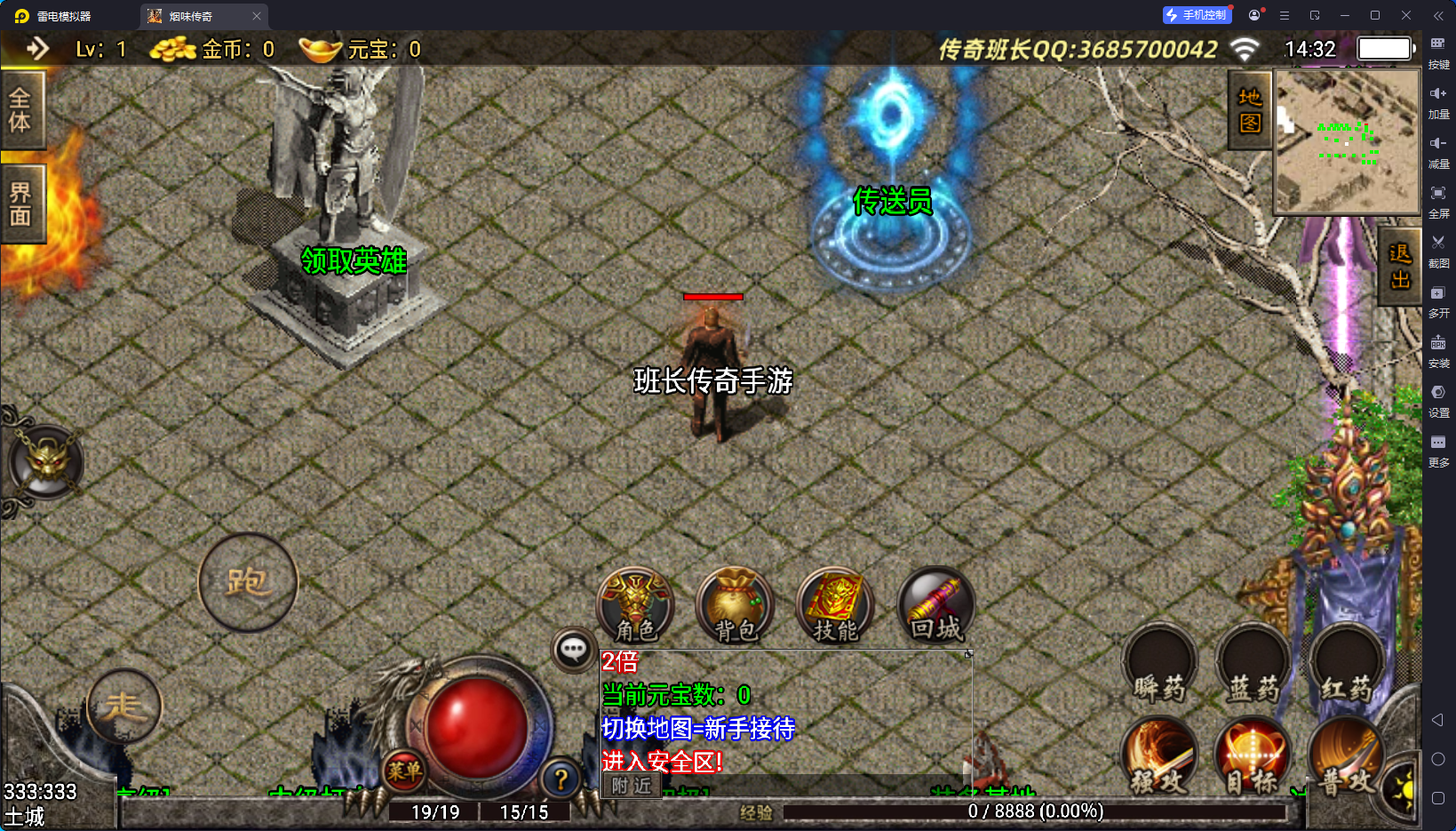Use the 蓝药 mana potion button
Screen dimensions: 1456x831
(x=1253, y=667)
